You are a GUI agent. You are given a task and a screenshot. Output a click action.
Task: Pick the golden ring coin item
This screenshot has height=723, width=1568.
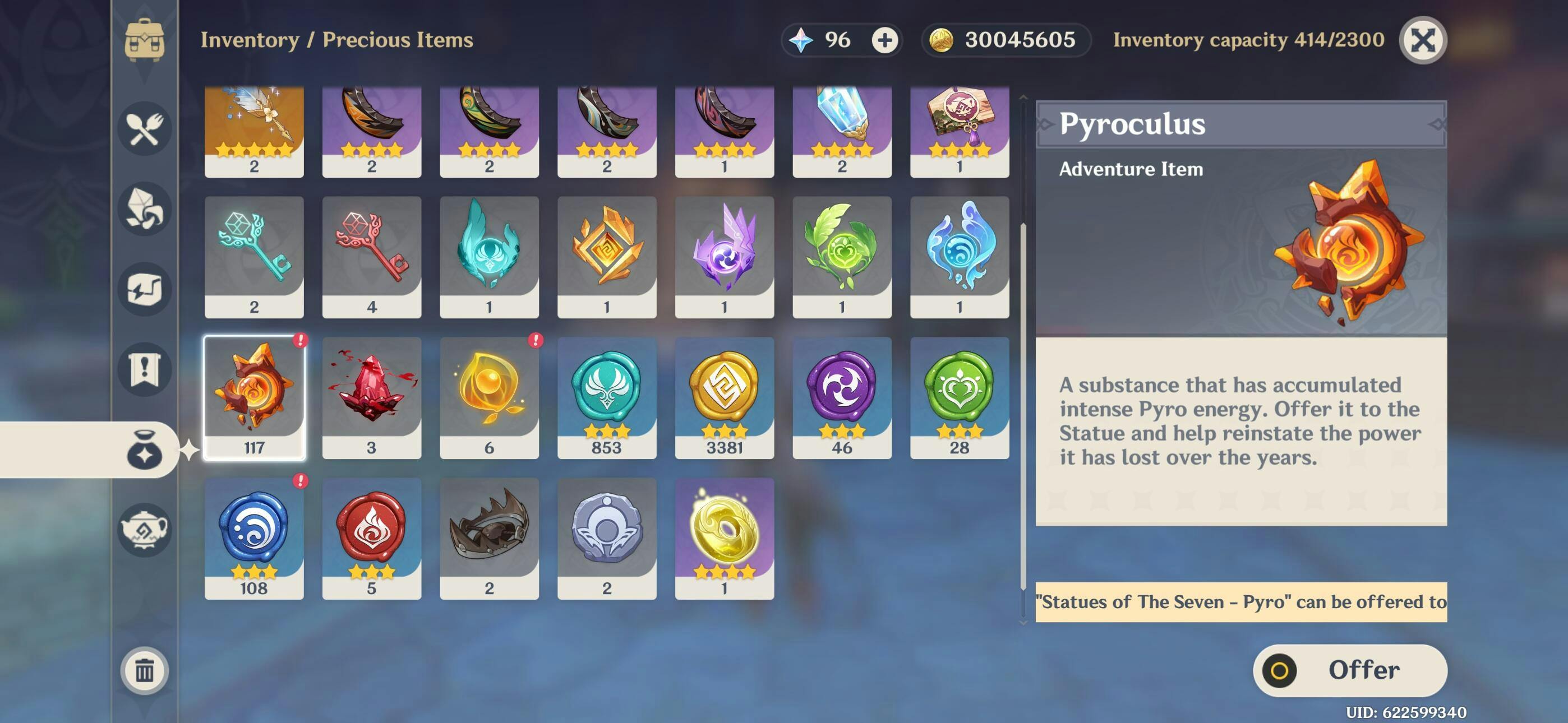coord(724,538)
